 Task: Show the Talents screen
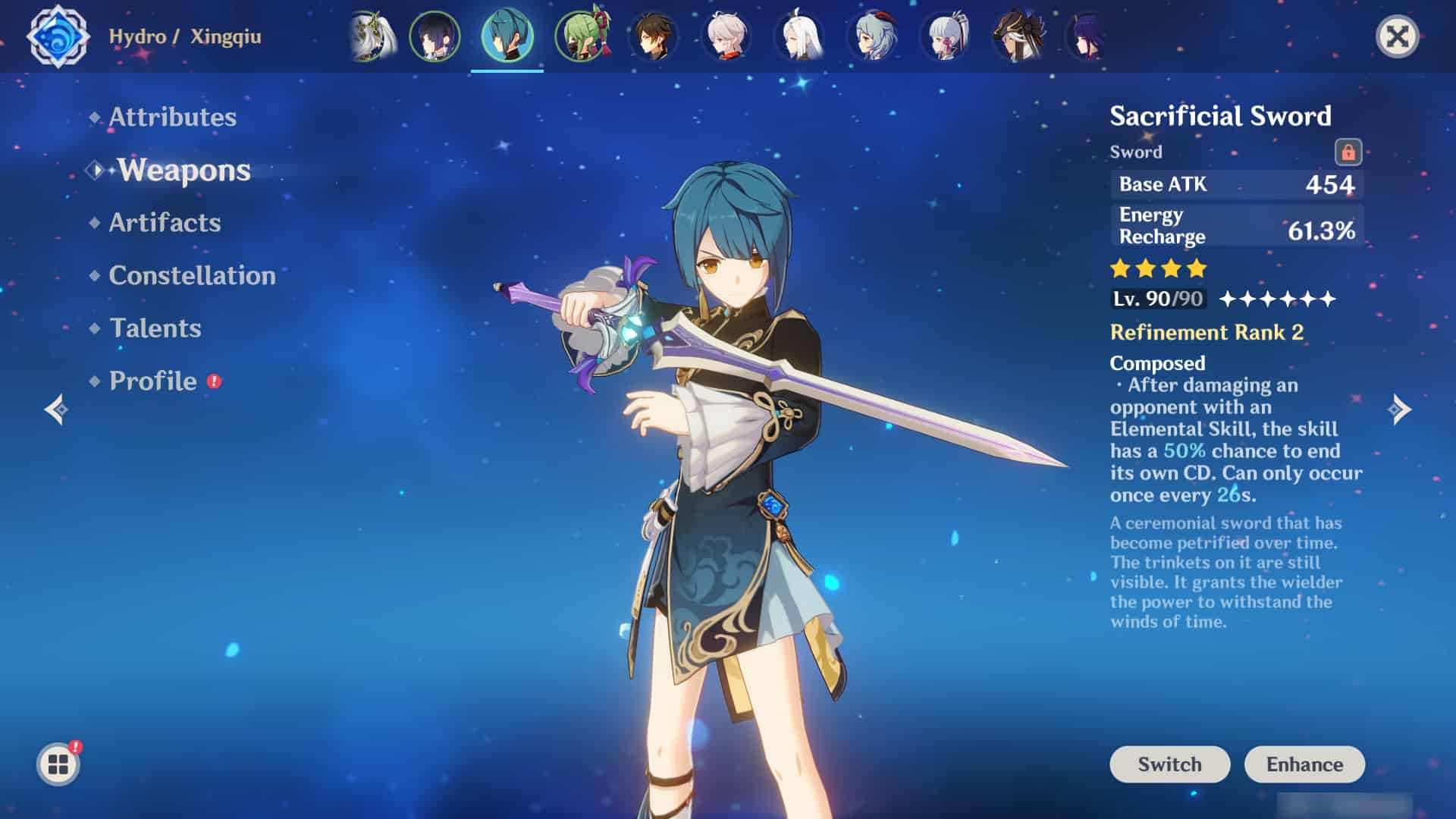tap(155, 328)
